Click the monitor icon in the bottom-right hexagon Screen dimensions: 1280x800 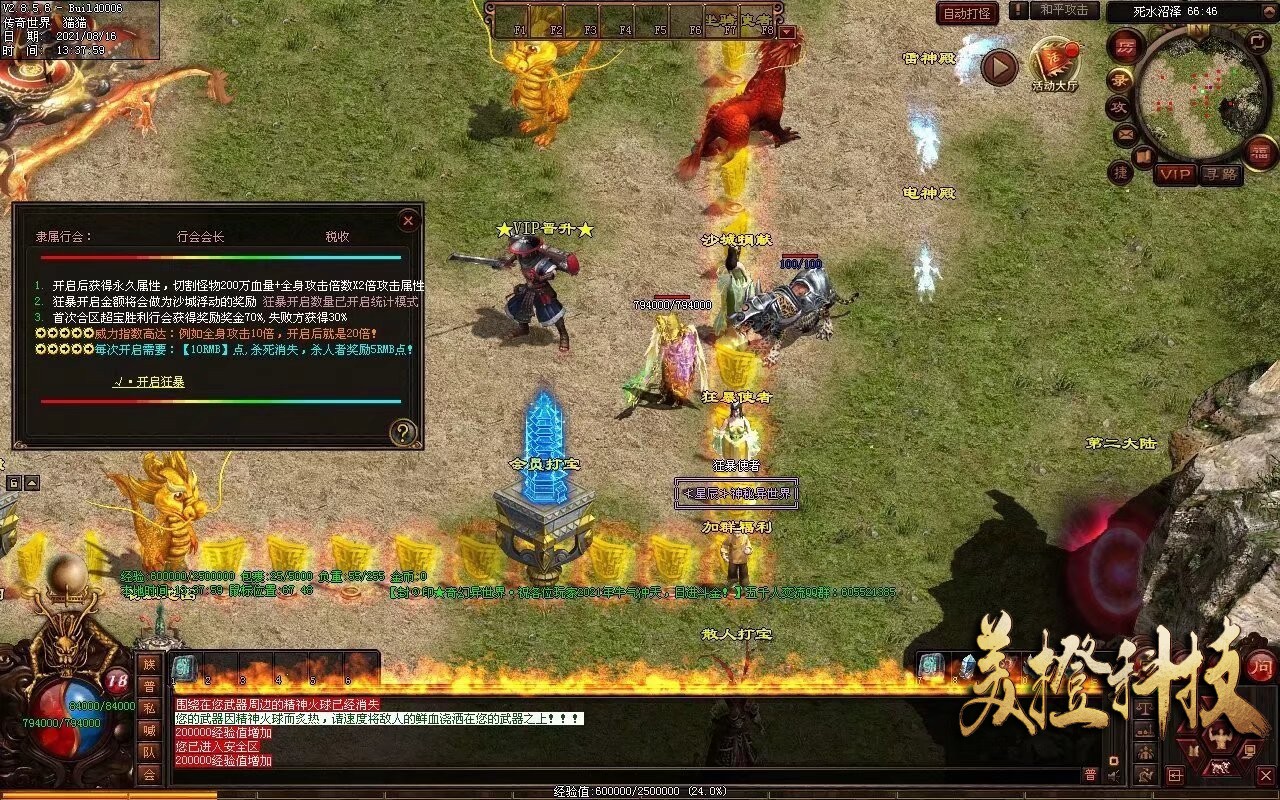(x=1250, y=749)
